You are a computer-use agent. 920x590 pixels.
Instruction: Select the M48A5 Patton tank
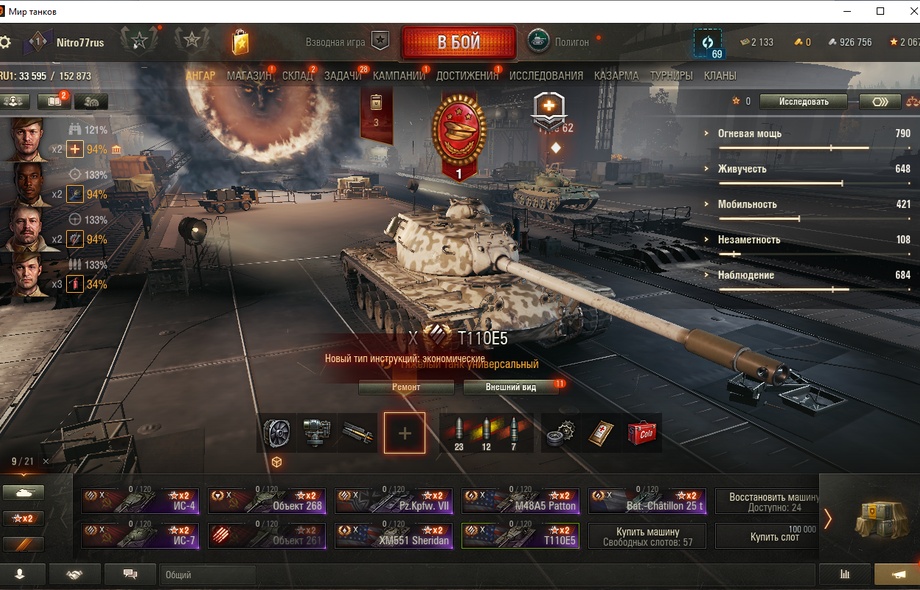[x=520, y=501]
